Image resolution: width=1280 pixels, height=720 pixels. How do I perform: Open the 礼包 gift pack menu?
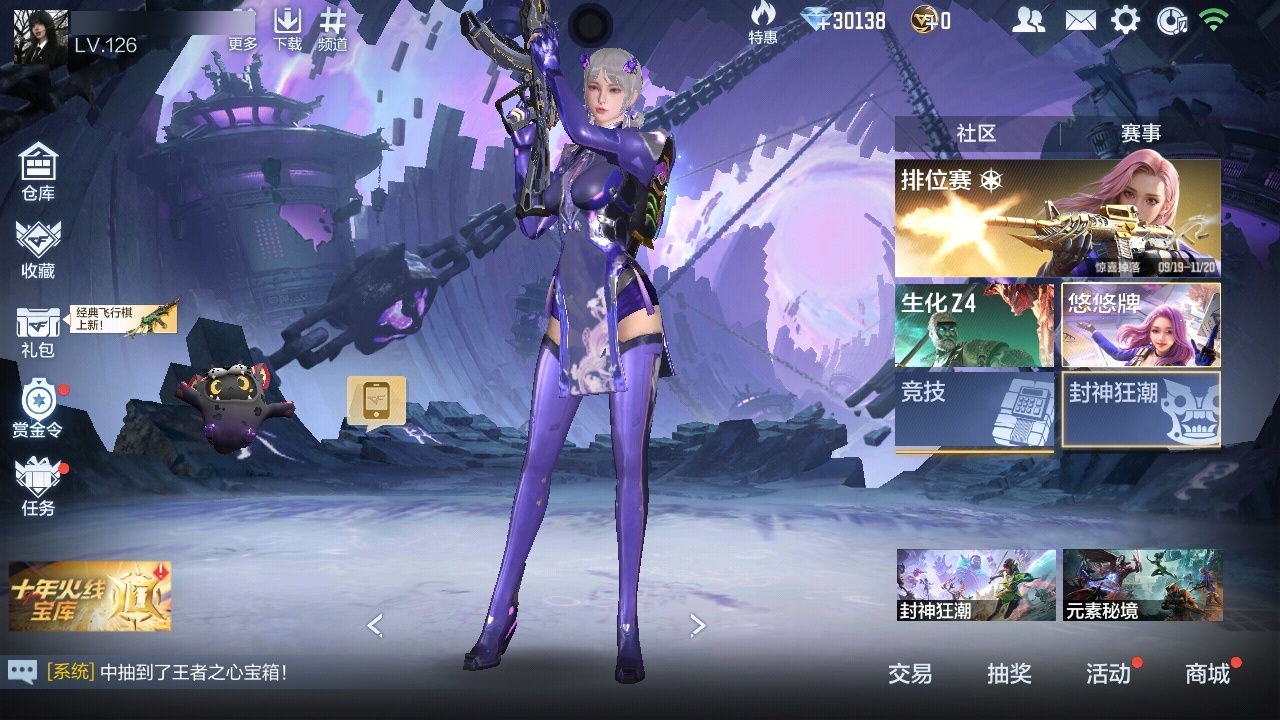click(x=38, y=331)
